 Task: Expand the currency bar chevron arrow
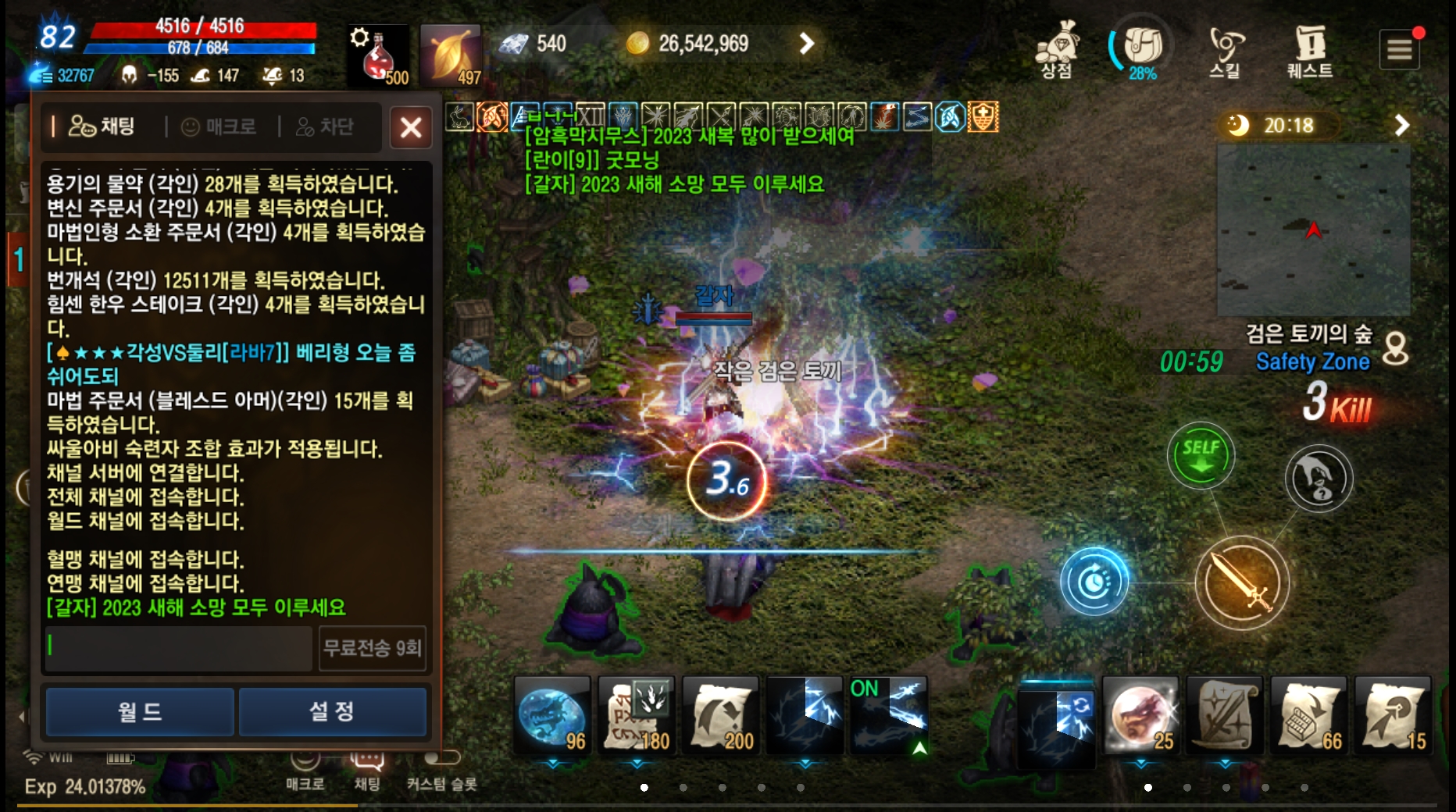point(806,45)
